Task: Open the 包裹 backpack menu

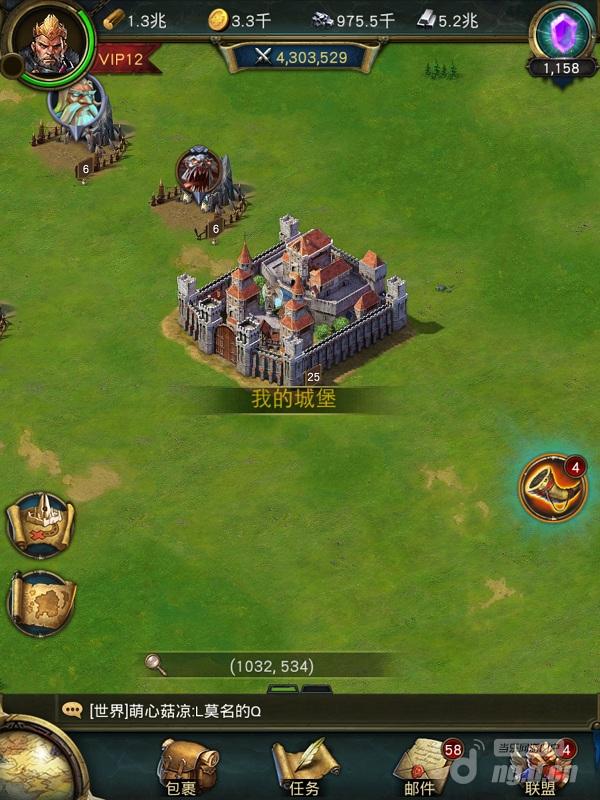Action: [186, 768]
